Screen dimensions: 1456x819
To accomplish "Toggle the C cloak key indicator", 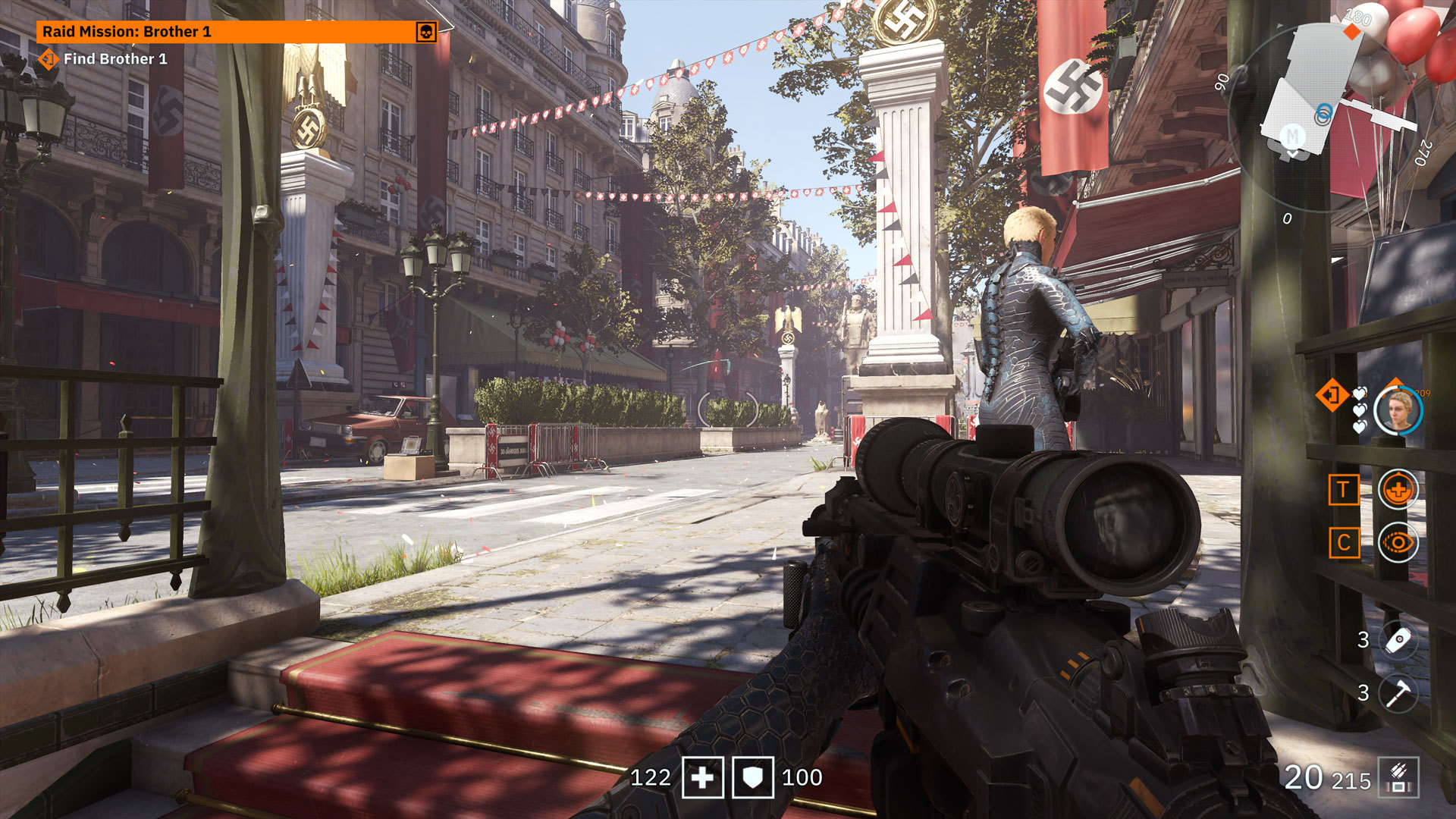I will [x=1345, y=541].
